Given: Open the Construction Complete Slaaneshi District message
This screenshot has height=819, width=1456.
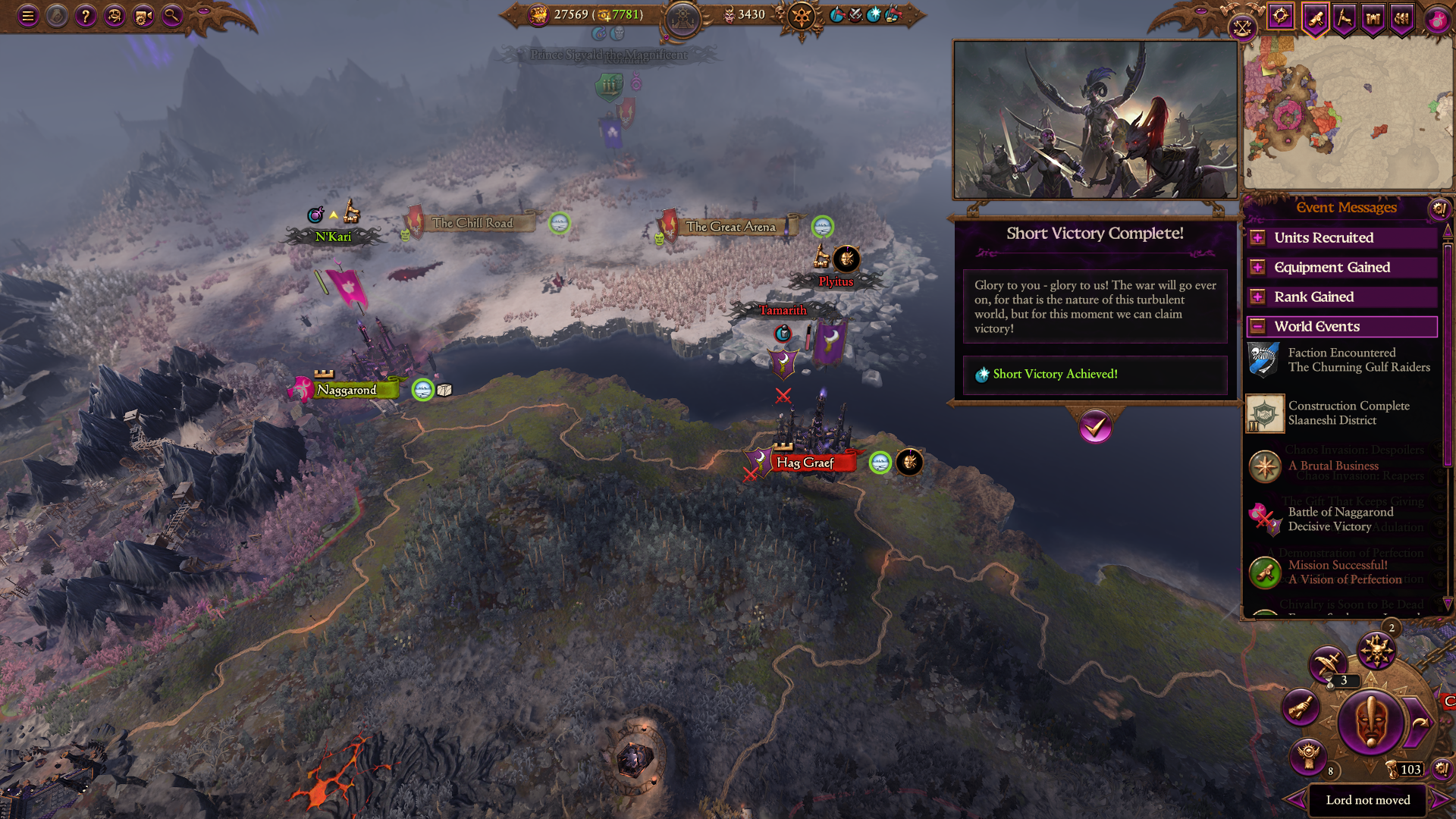Looking at the screenshot, I should coord(1347,413).
